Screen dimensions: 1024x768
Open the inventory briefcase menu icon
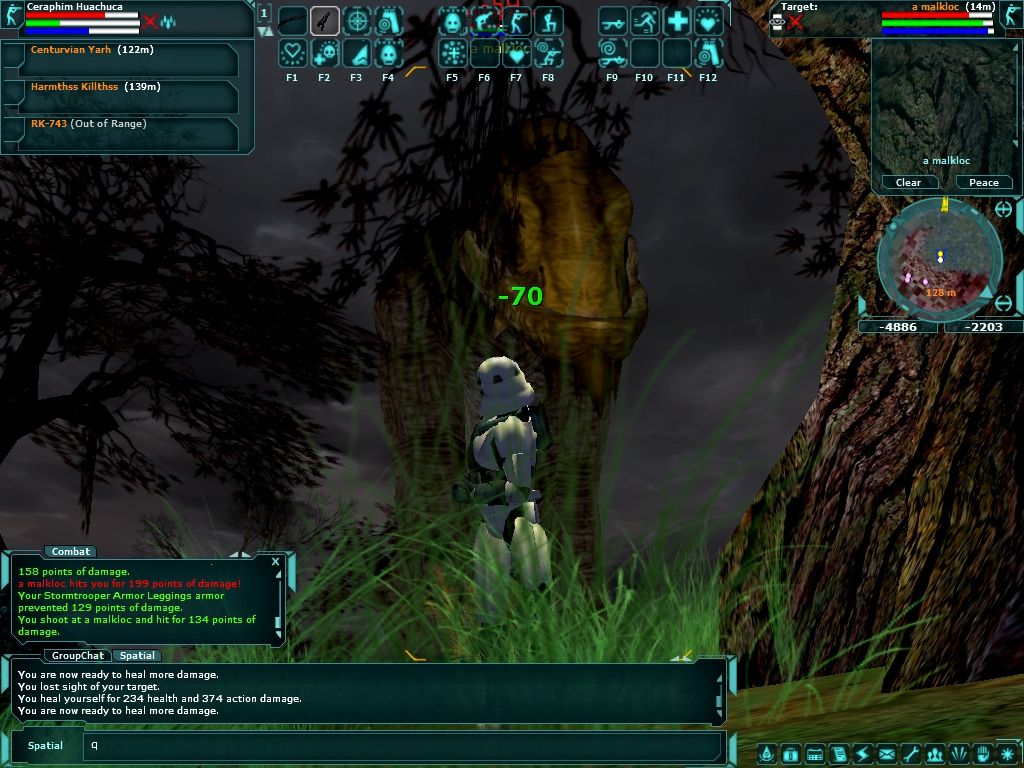pyautogui.click(x=790, y=753)
